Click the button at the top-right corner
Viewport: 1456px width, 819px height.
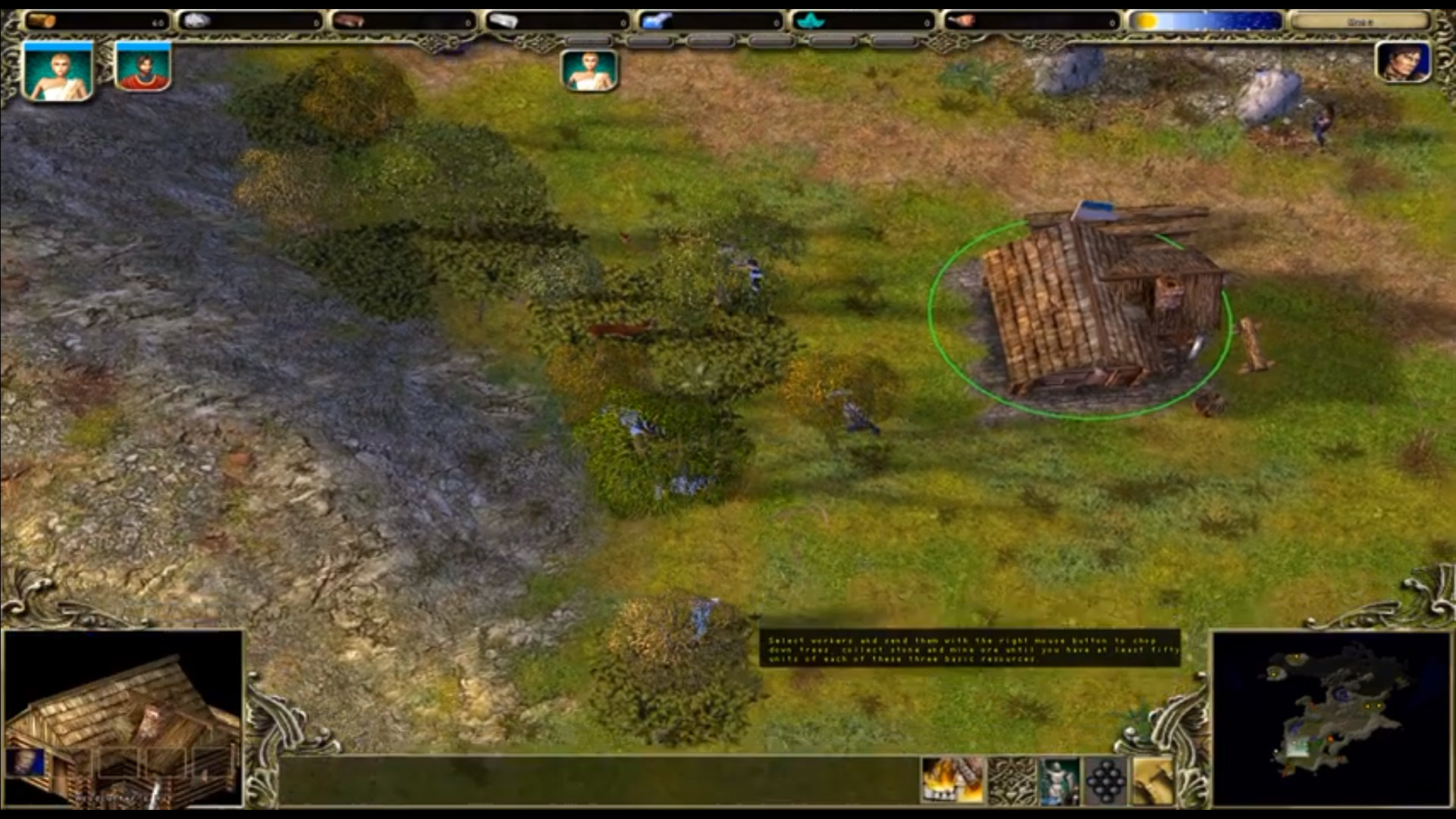1360,21
